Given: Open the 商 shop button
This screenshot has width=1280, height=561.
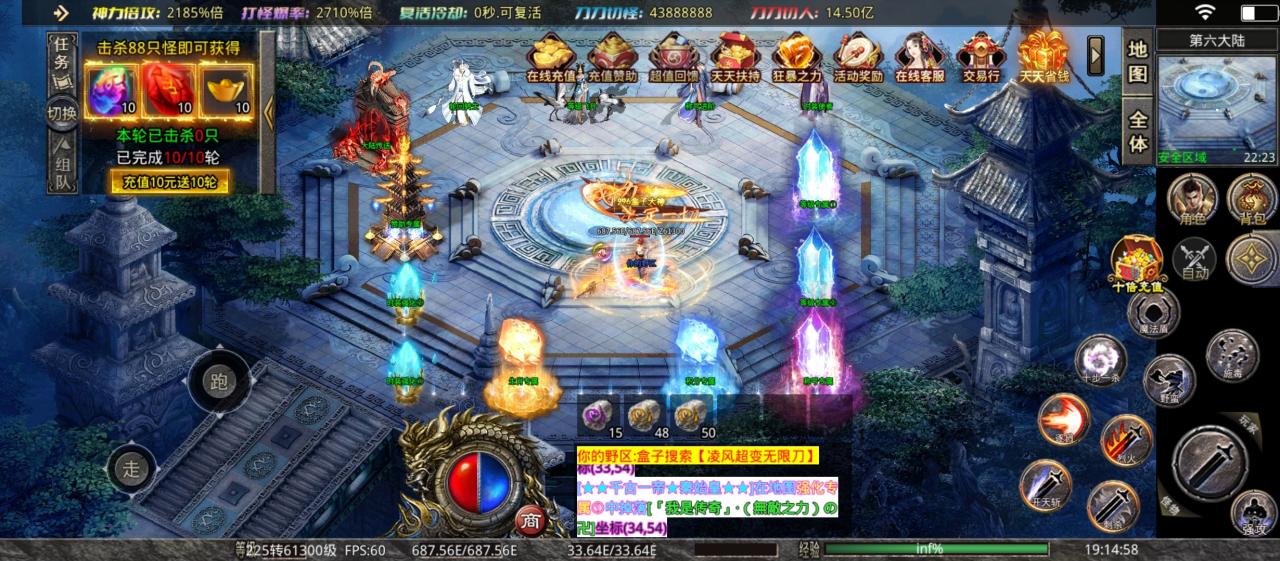Looking at the screenshot, I should pos(529,521).
